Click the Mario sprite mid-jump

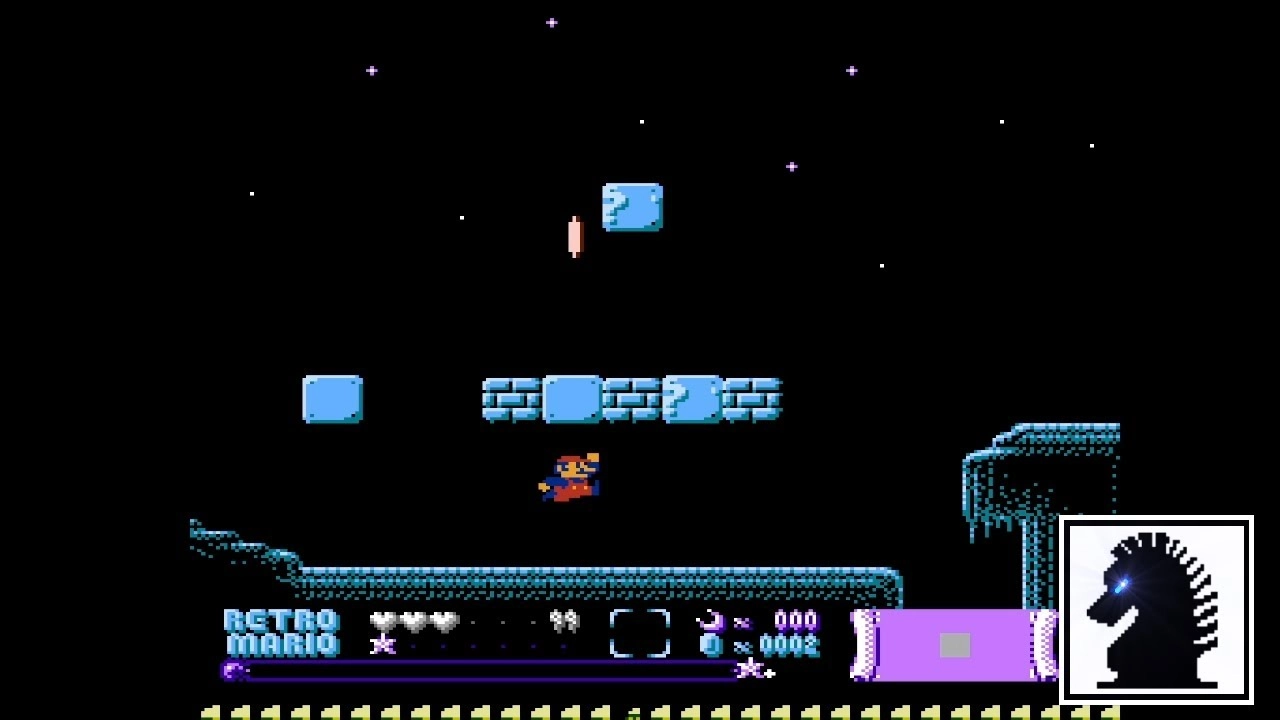click(x=570, y=477)
